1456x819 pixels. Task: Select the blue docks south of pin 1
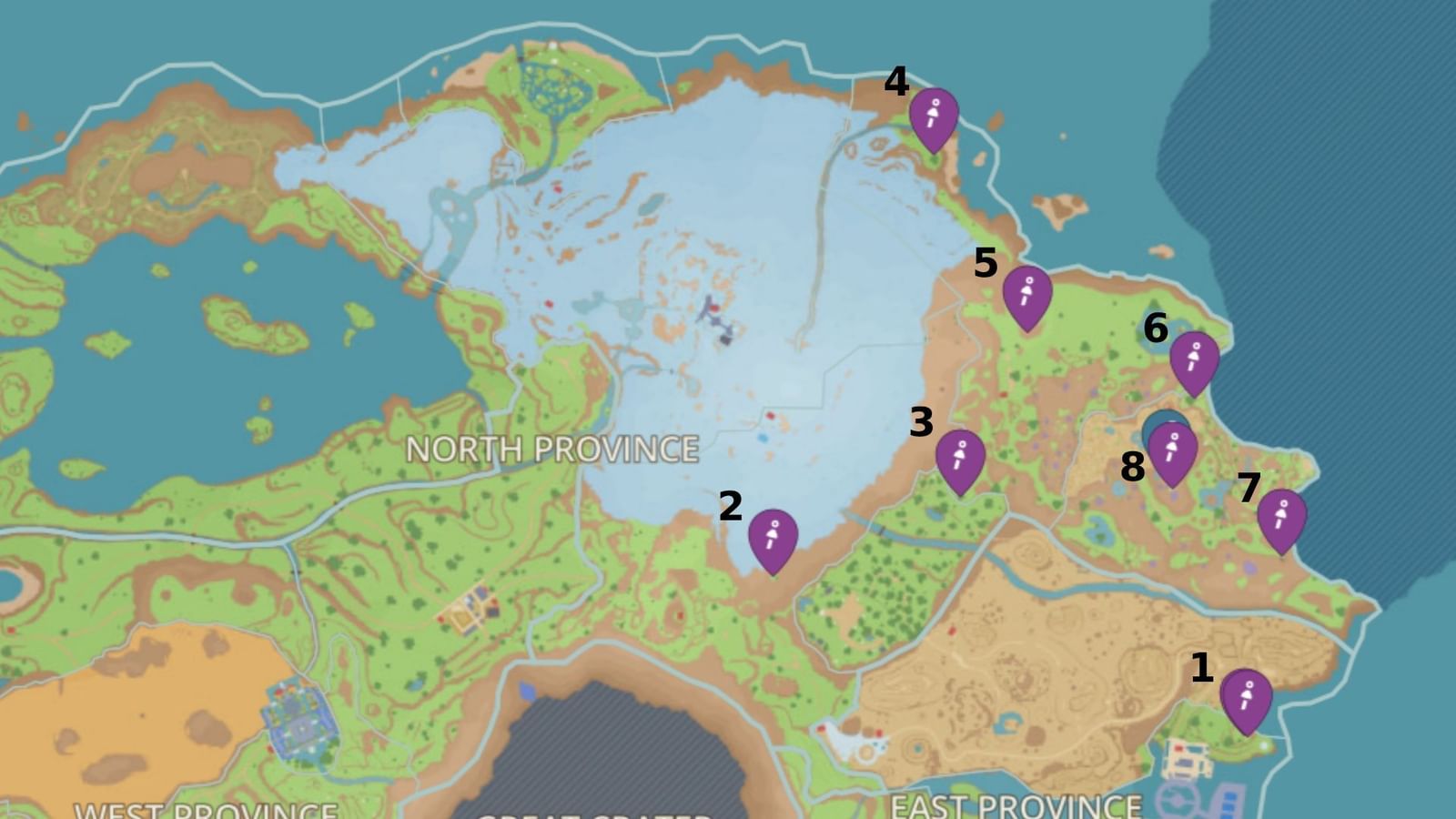coord(1228,804)
